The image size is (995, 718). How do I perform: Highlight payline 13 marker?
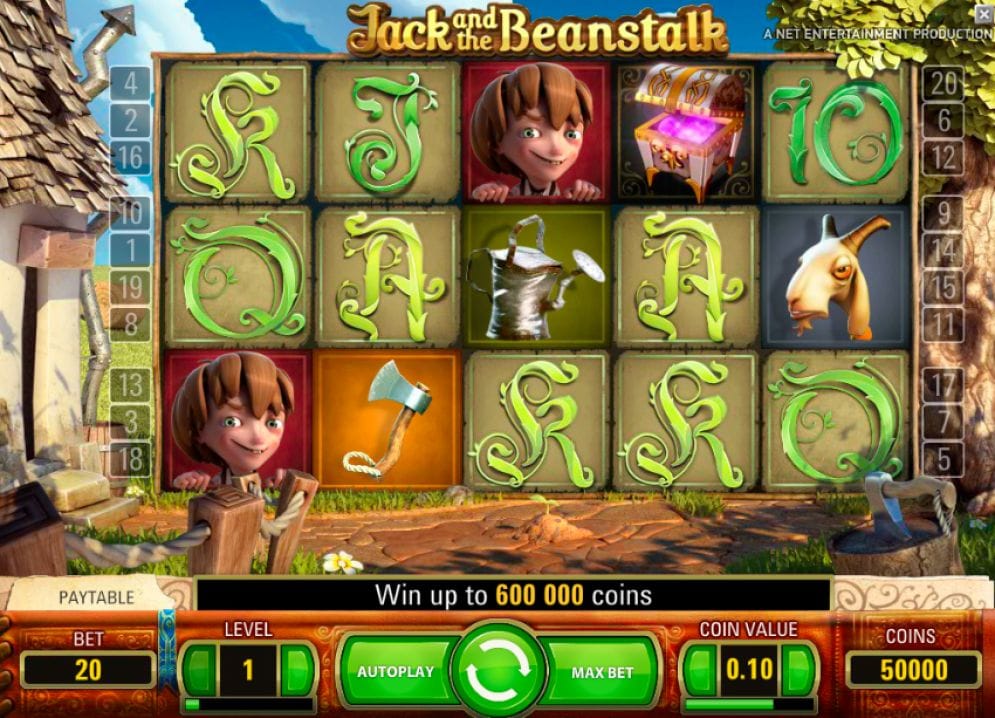click(131, 384)
